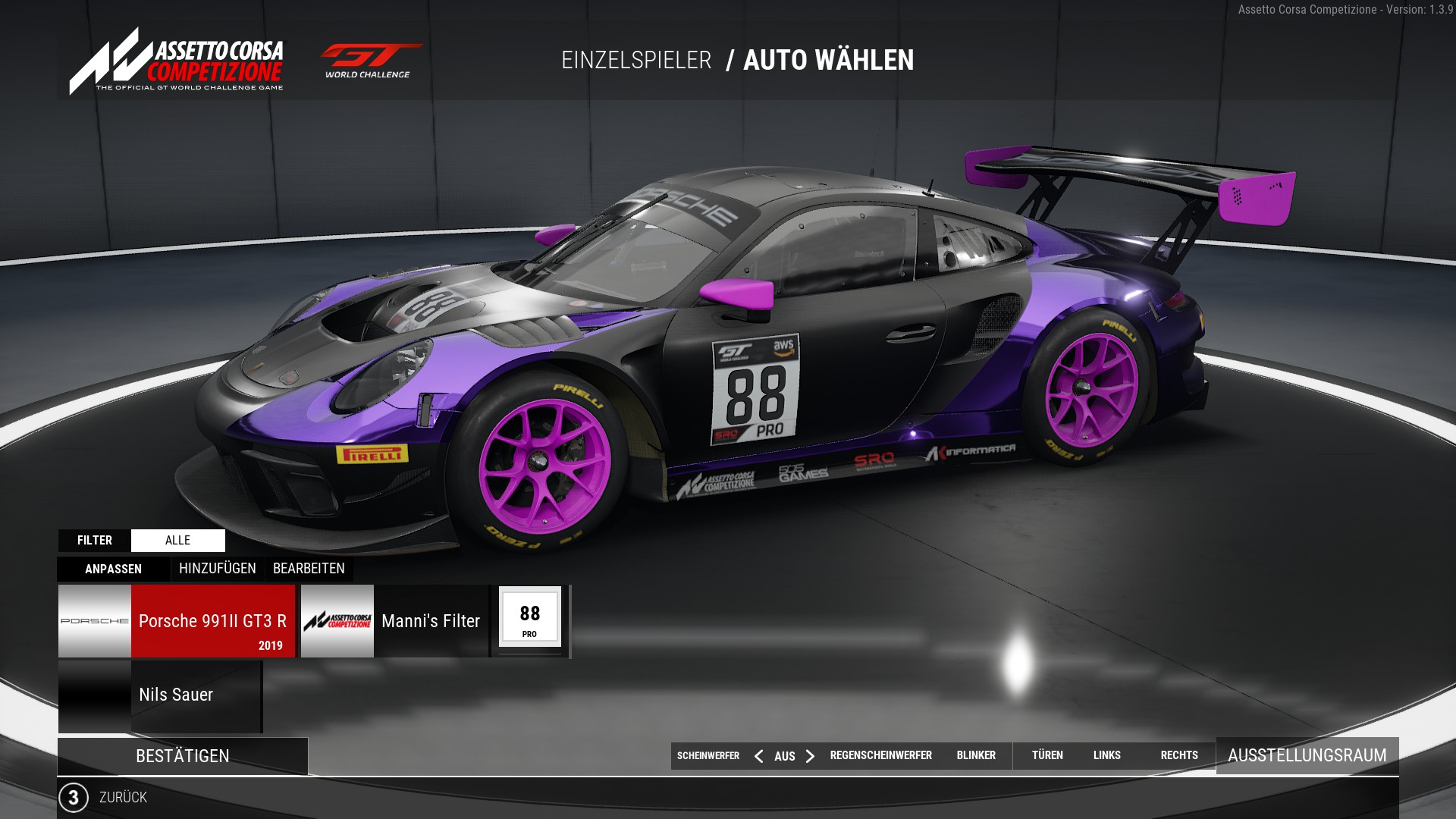Switch to the Bearbeiten edit tab
The width and height of the screenshot is (1456, 819).
(x=309, y=569)
